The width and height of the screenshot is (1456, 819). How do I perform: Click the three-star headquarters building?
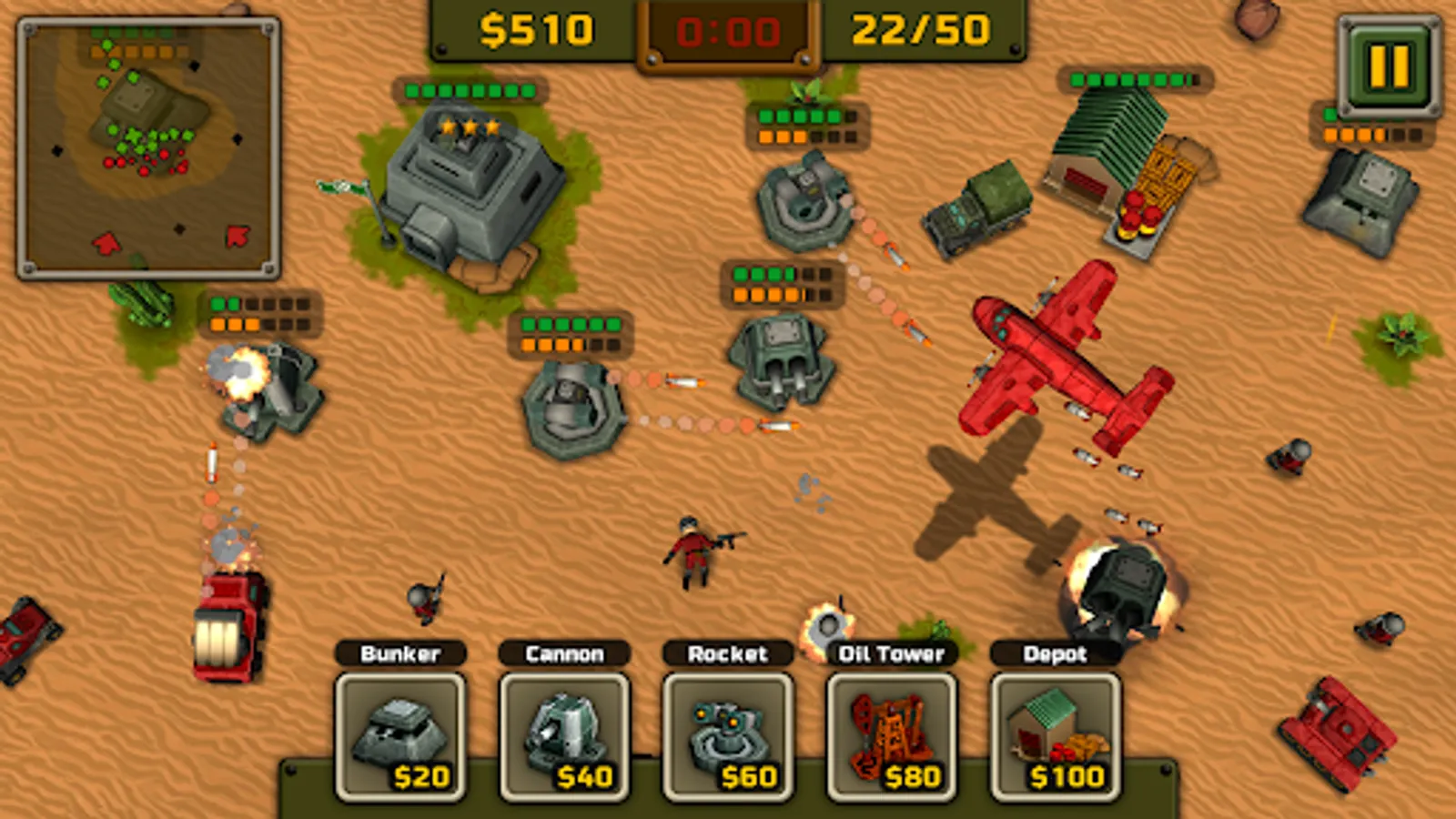point(473,182)
